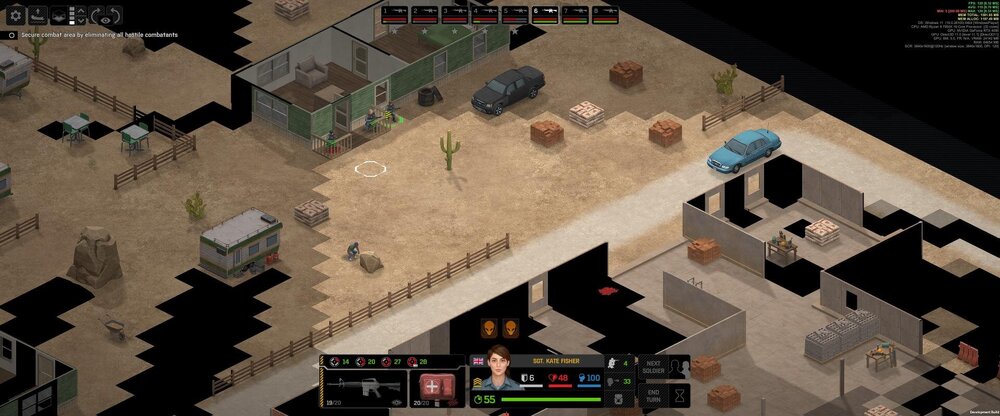Viewport: 1000px width, 416px height.
Task: Open the gear settings menu
Action: coord(15,15)
